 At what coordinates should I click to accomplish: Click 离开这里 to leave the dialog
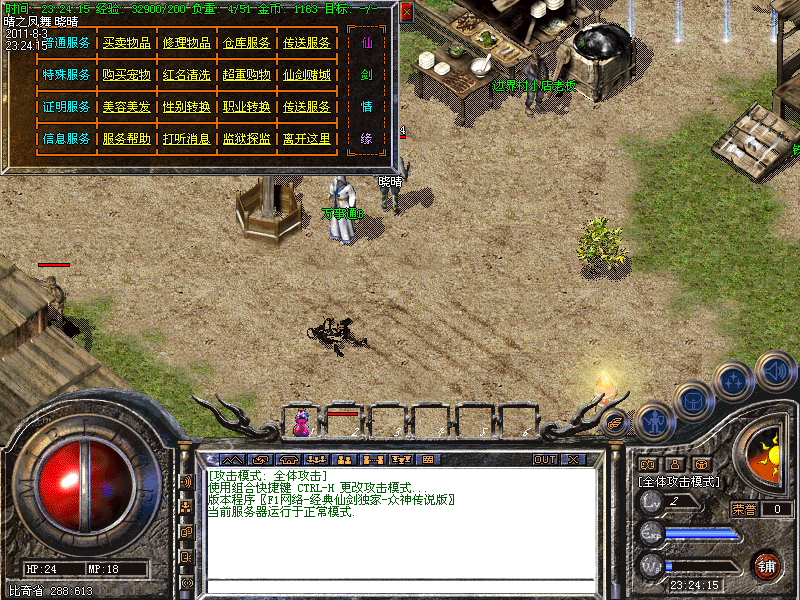[x=307, y=139]
